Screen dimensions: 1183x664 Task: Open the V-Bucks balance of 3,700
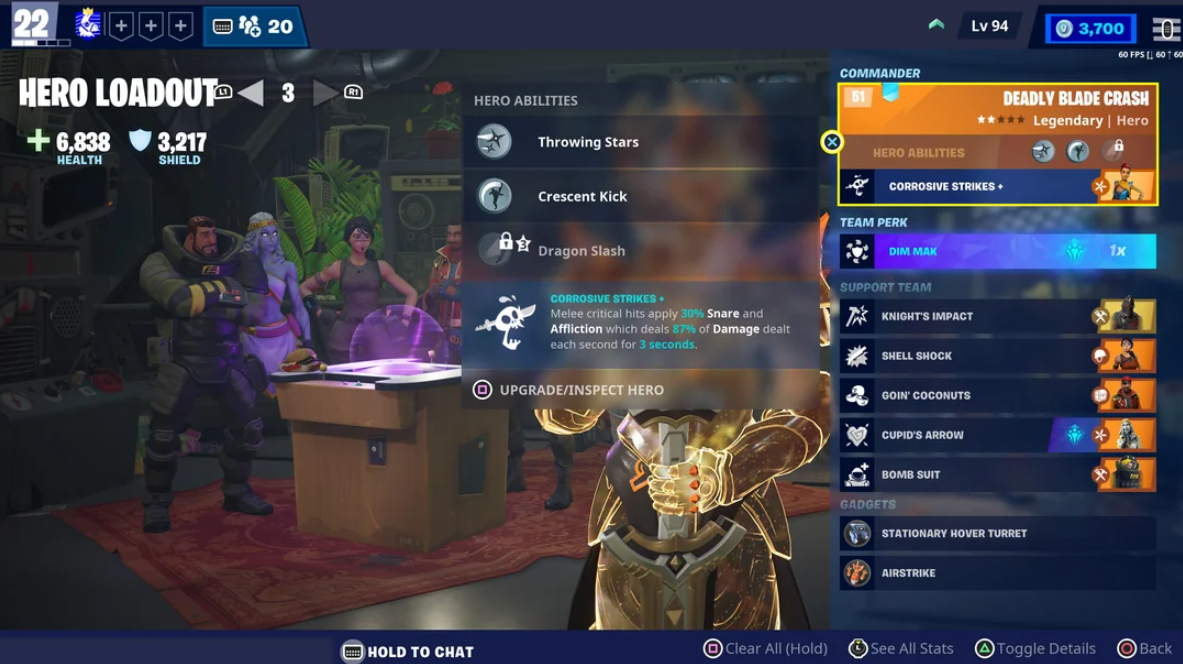coord(1090,28)
